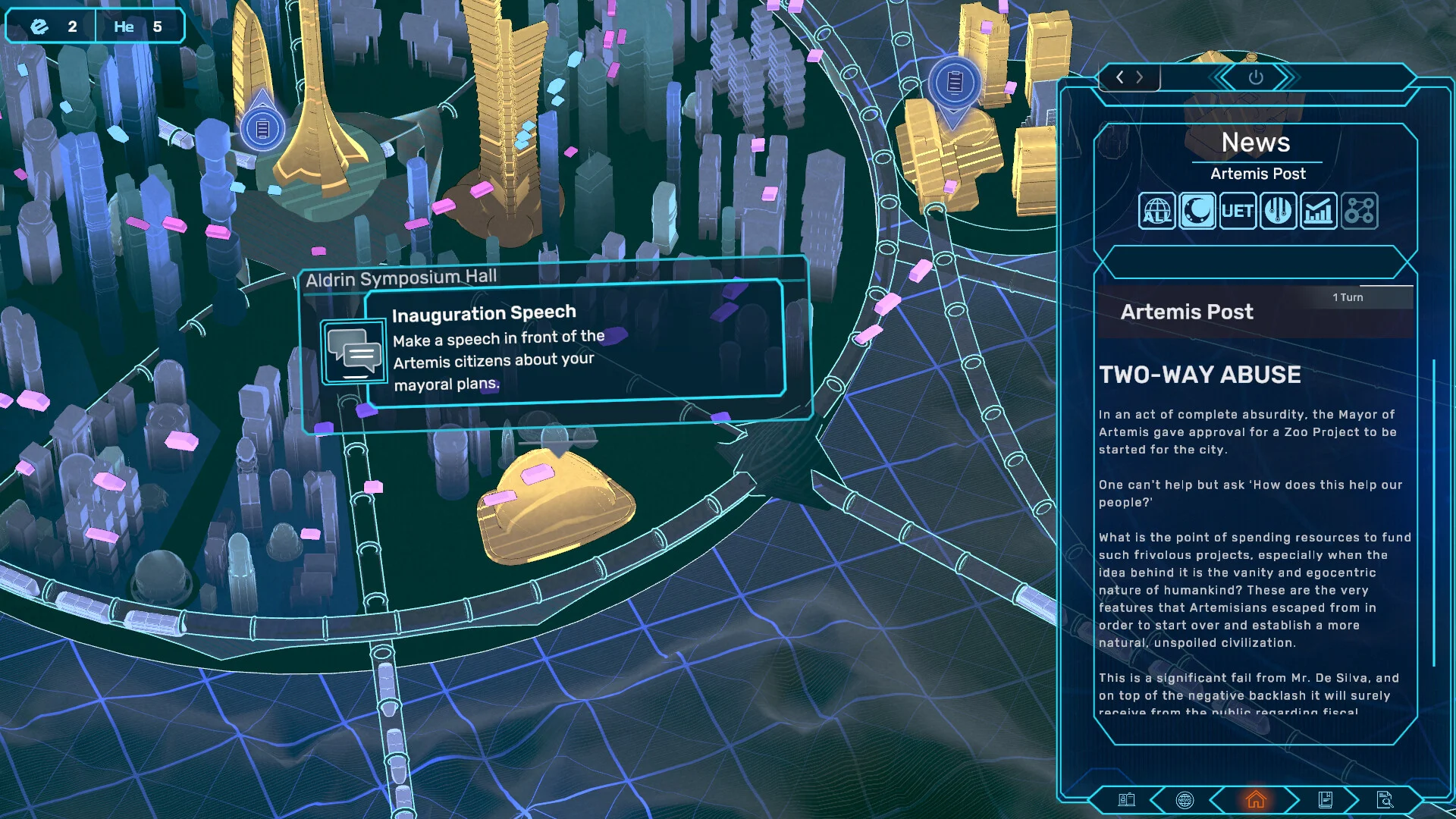
Task: Open the bookmarked journal tab
Action: [1326, 799]
